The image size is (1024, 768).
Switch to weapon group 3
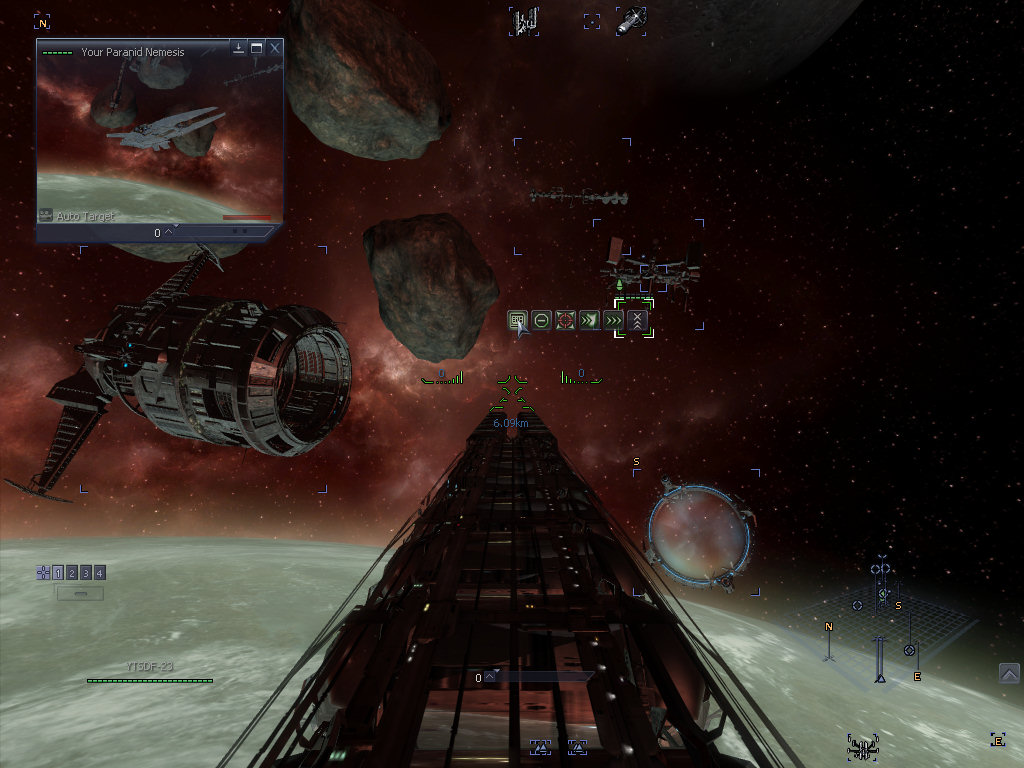point(86,573)
